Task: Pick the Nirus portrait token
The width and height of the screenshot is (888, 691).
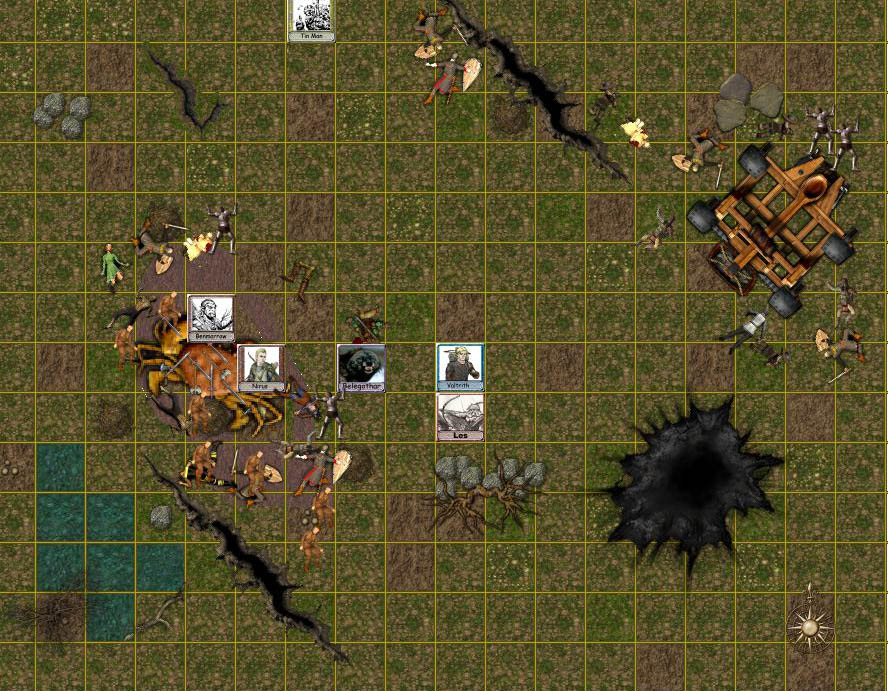Action: click(x=259, y=367)
